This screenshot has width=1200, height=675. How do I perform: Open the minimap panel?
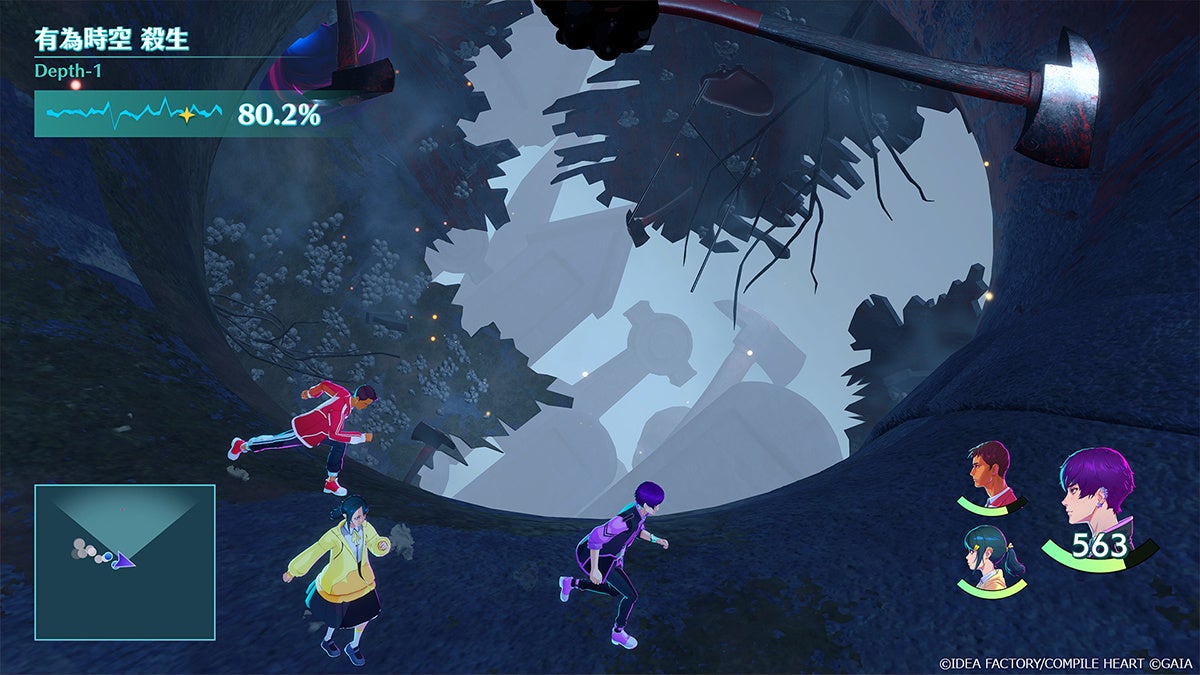(x=125, y=562)
